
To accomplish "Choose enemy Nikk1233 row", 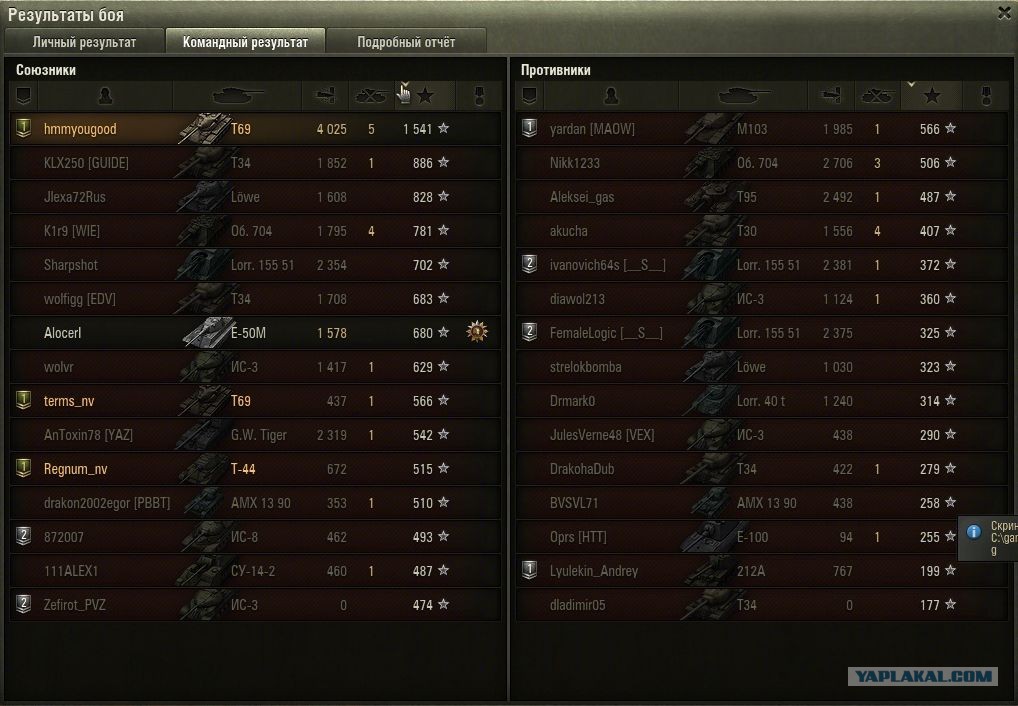I will coord(760,163).
